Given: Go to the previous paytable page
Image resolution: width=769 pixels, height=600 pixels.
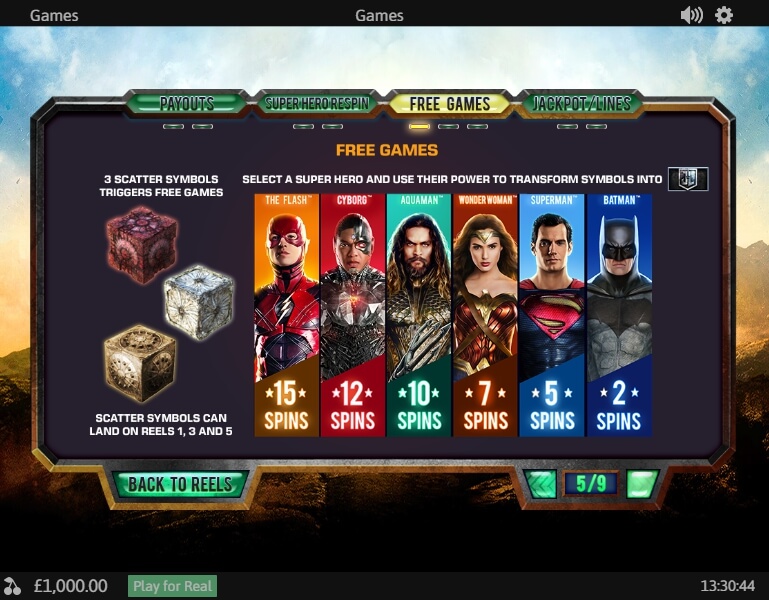Looking at the screenshot, I should click(541, 484).
